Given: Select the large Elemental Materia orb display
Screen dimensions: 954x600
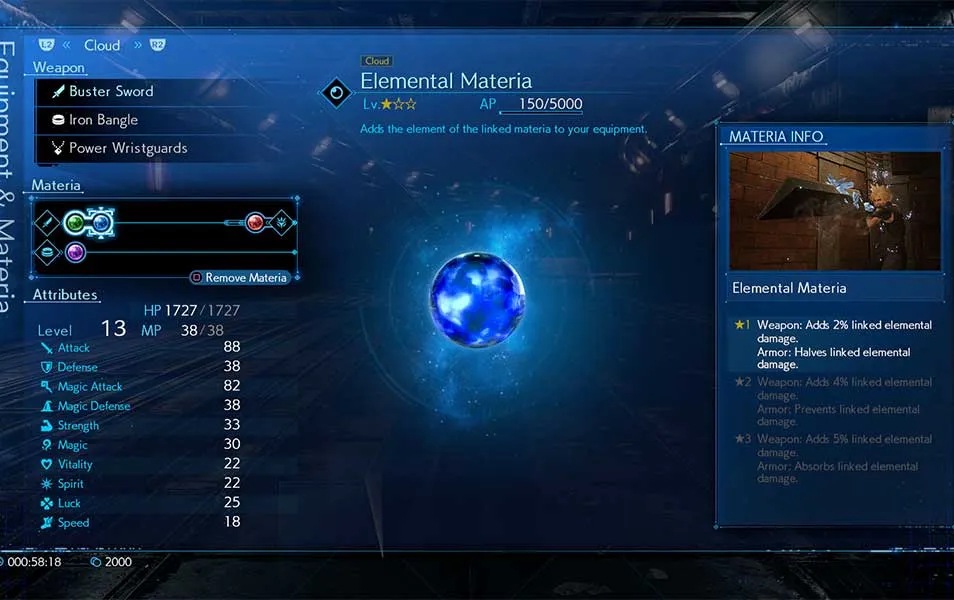Looking at the screenshot, I should [x=477, y=299].
